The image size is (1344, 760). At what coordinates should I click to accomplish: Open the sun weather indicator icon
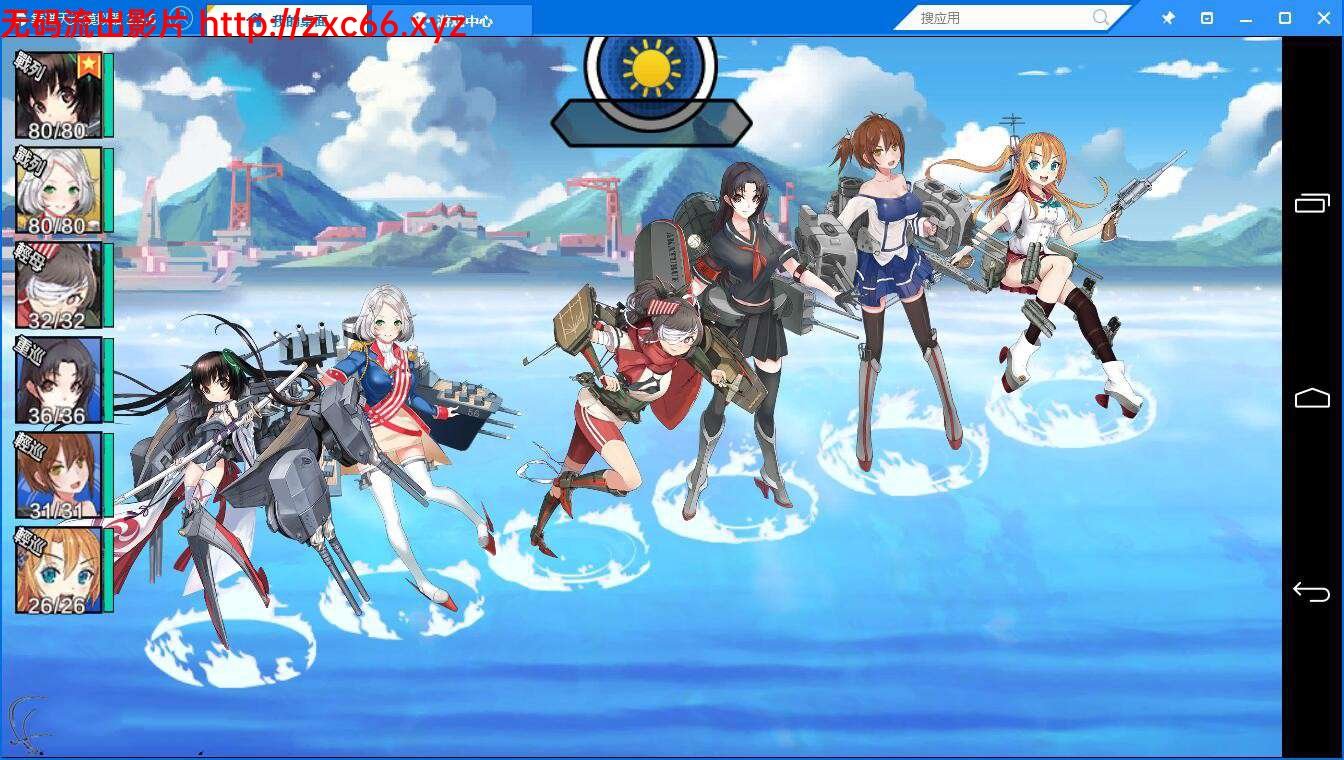651,65
